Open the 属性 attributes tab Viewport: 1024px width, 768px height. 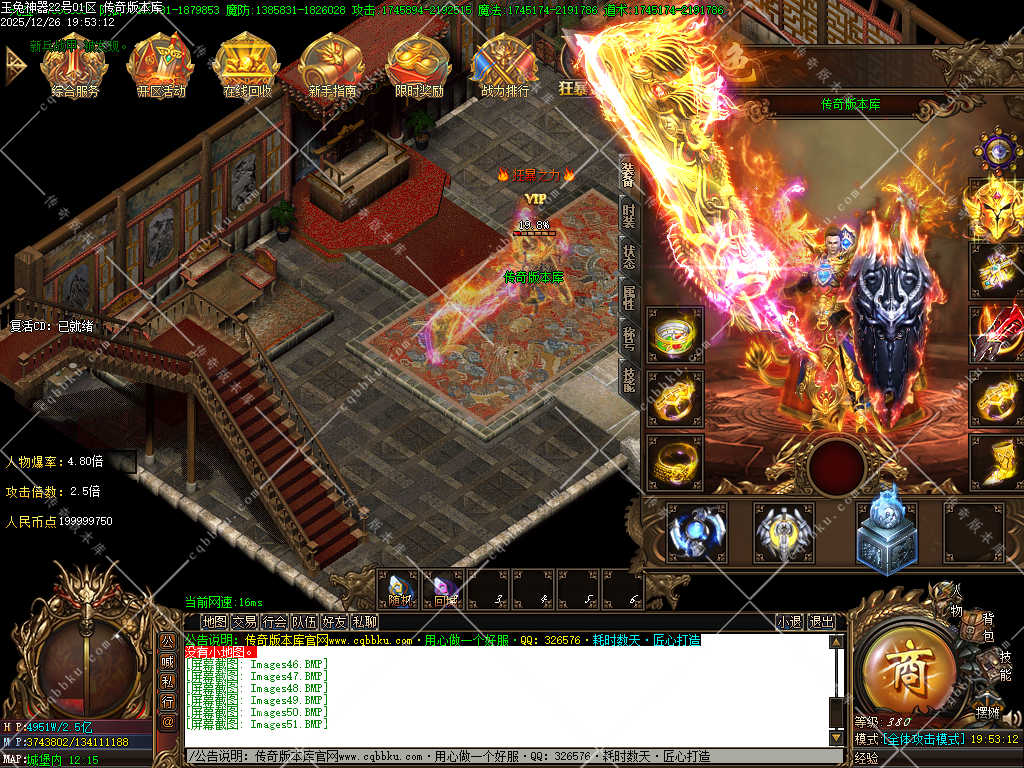628,297
